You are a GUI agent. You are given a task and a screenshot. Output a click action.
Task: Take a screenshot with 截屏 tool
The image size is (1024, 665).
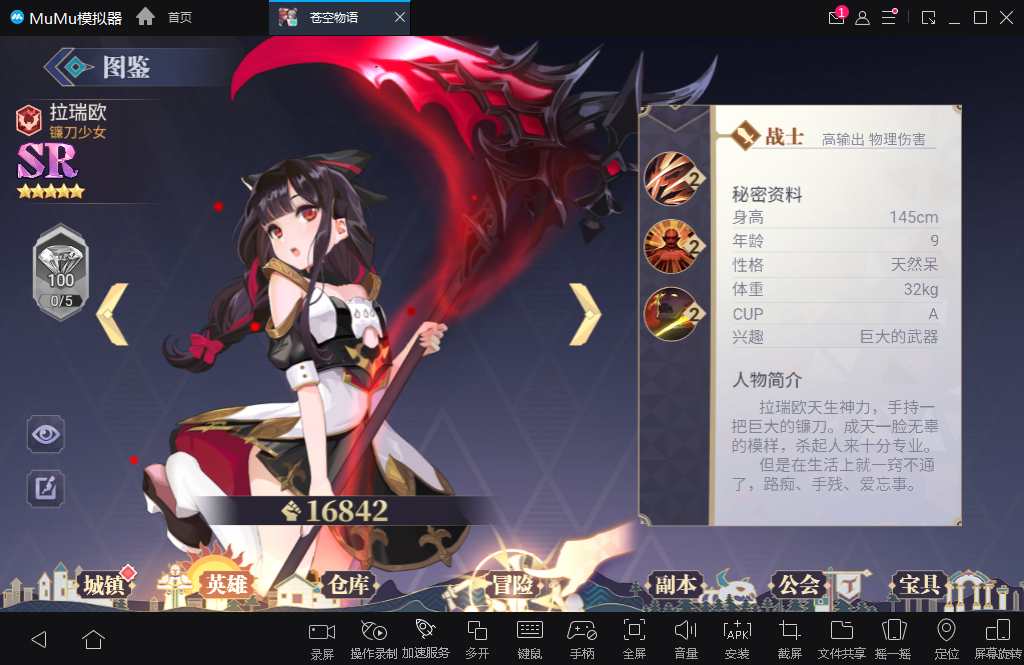click(790, 637)
